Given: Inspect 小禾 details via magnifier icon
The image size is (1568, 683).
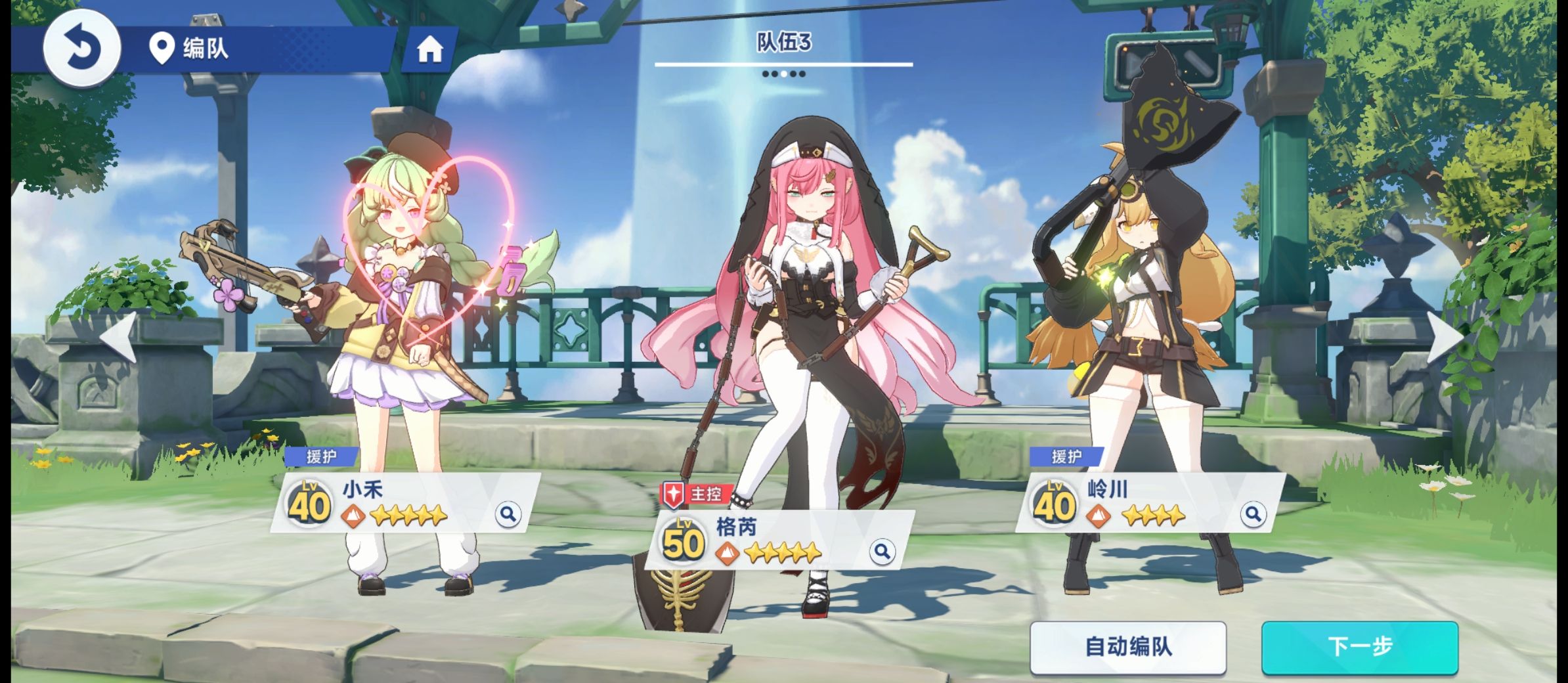Looking at the screenshot, I should coord(508,514).
